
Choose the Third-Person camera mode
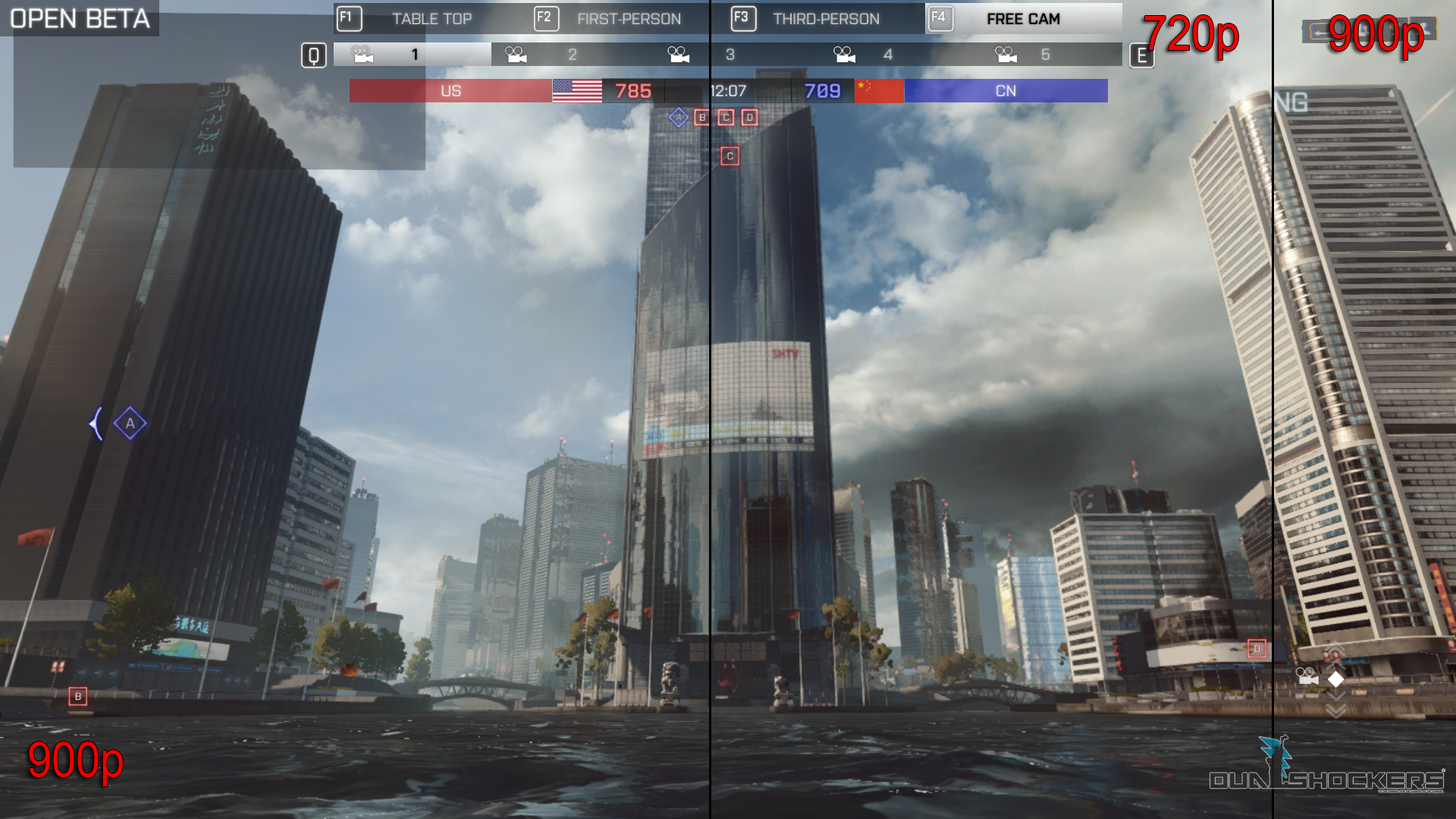[x=825, y=19]
